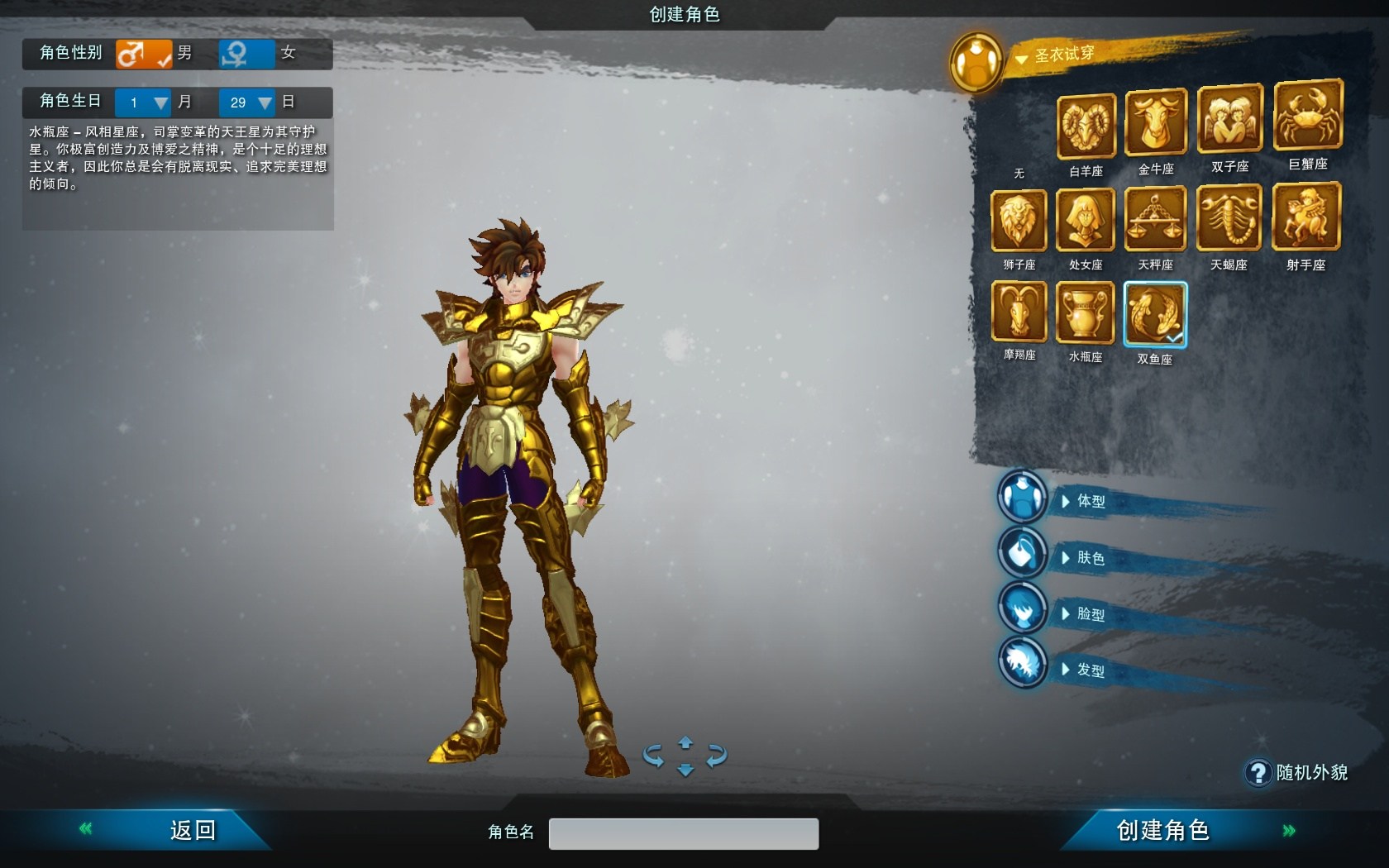The height and width of the screenshot is (868, 1389).
Task: Choose the Libra (天秤座) scales icon
Action: click(1155, 219)
